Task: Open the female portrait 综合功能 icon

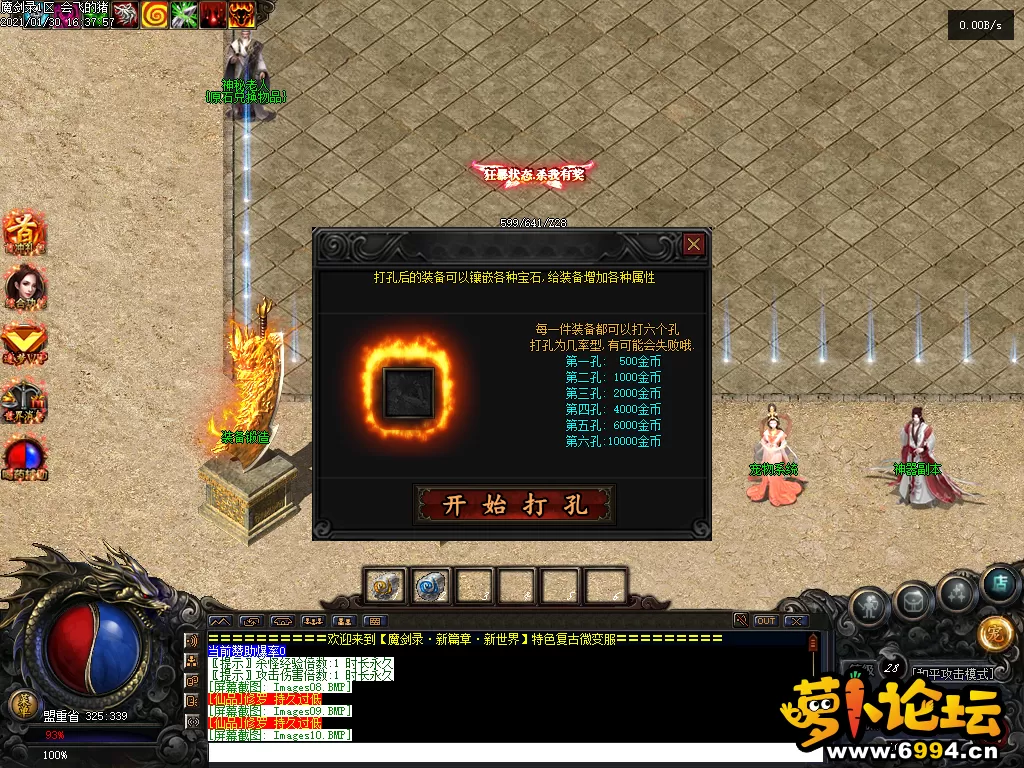Action: click(24, 287)
